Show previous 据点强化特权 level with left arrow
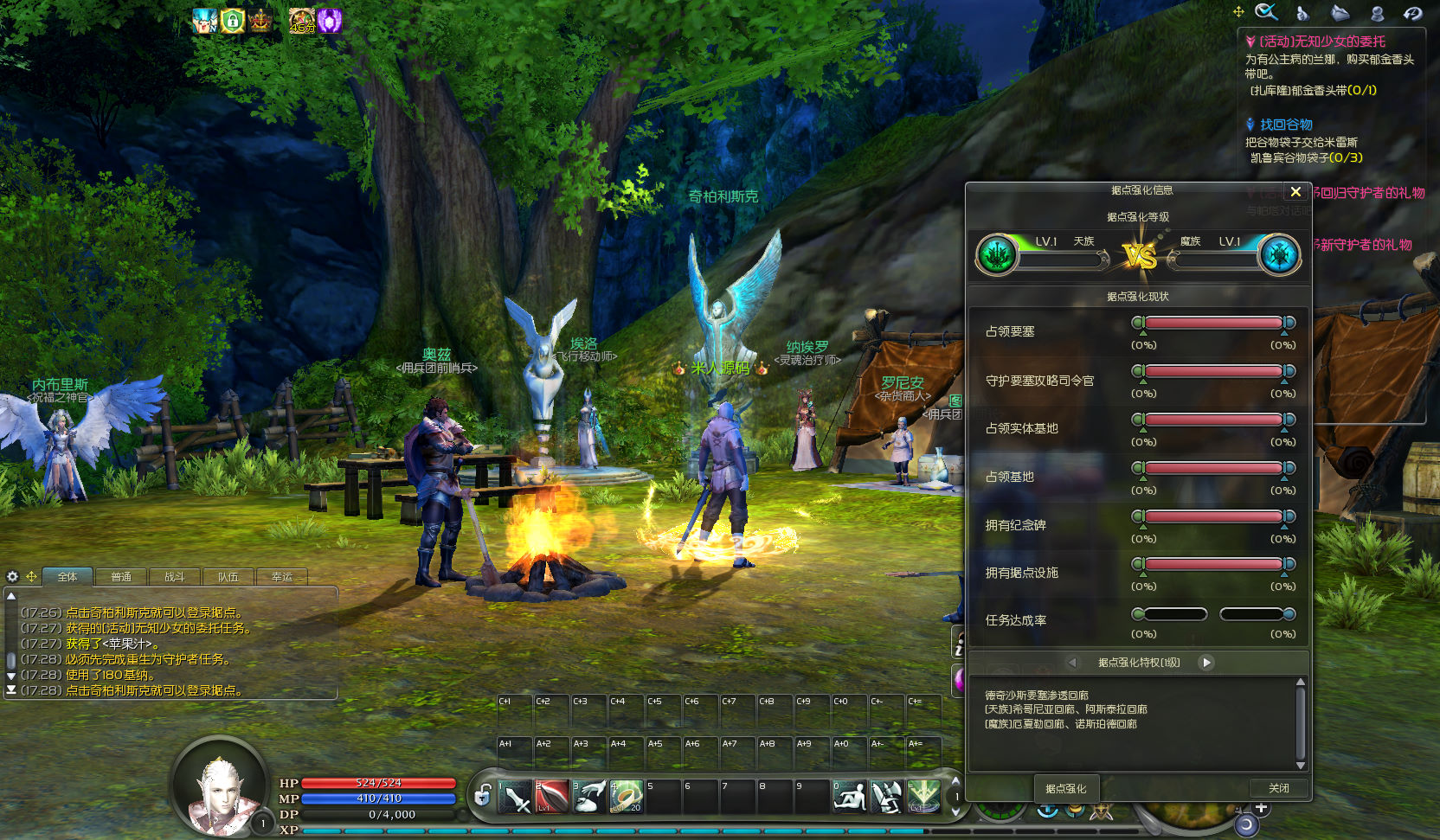Viewport: 1440px width, 840px height. tap(1072, 663)
